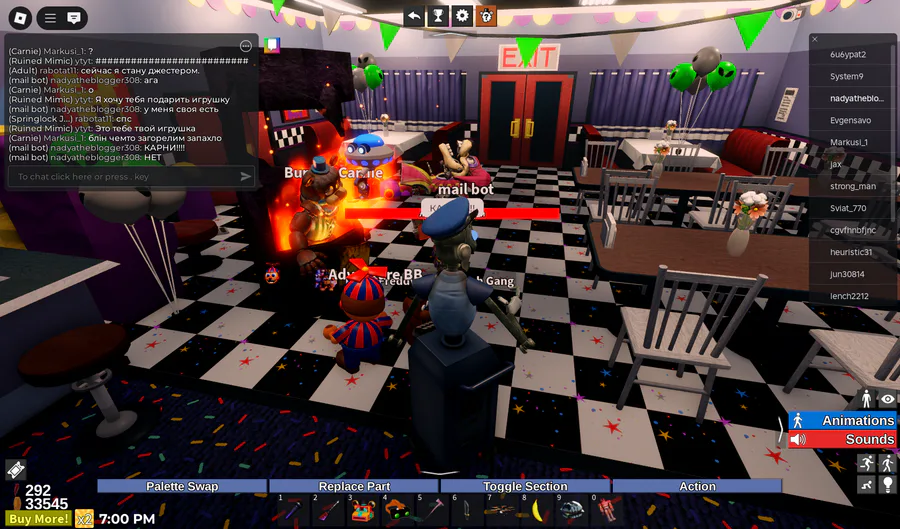Choose the Replace Part option
This screenshot has width=900, height=529.
pyautogui.click(x=354, y=487)
